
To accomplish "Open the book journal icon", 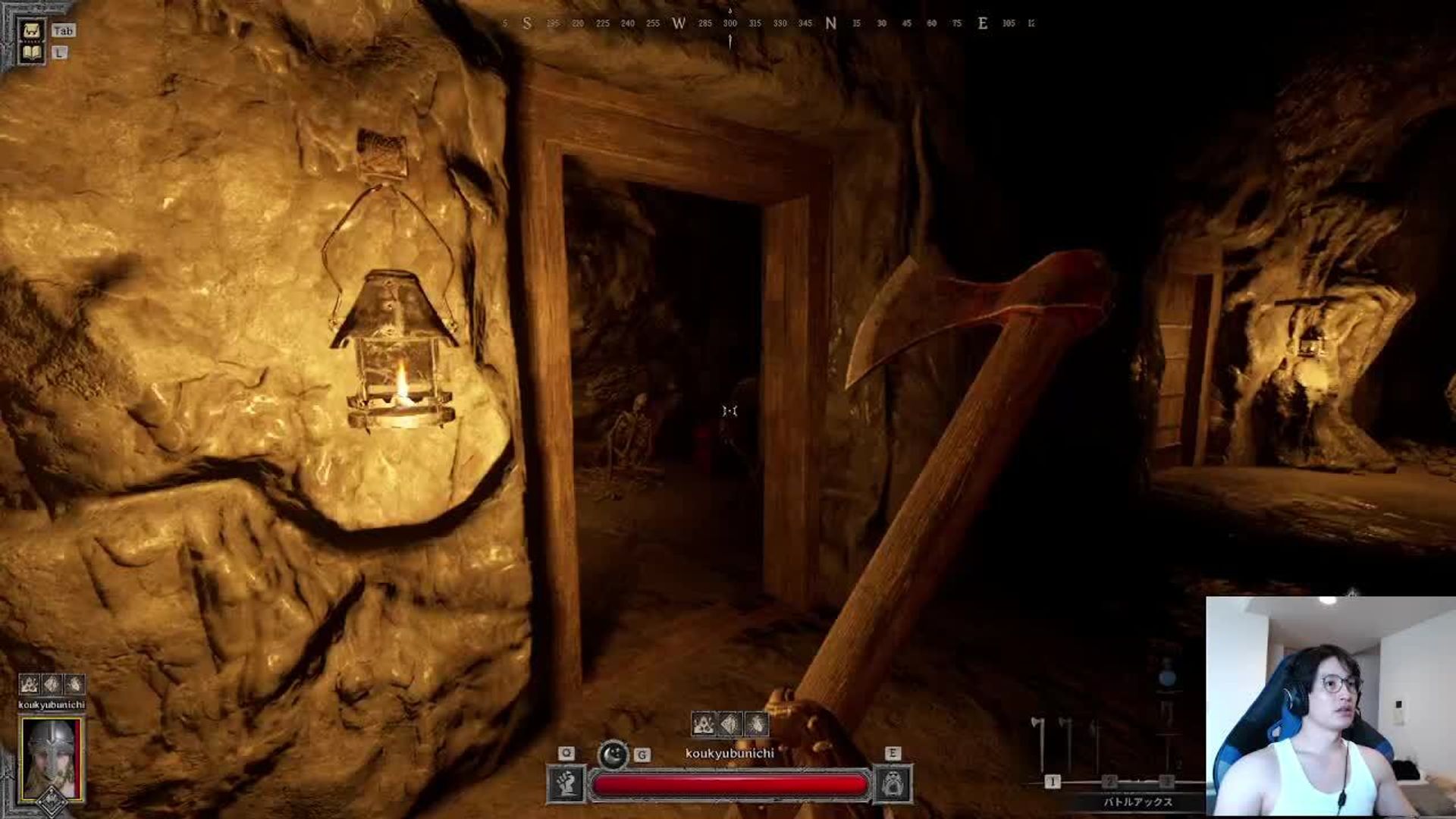I will [31, 52].
